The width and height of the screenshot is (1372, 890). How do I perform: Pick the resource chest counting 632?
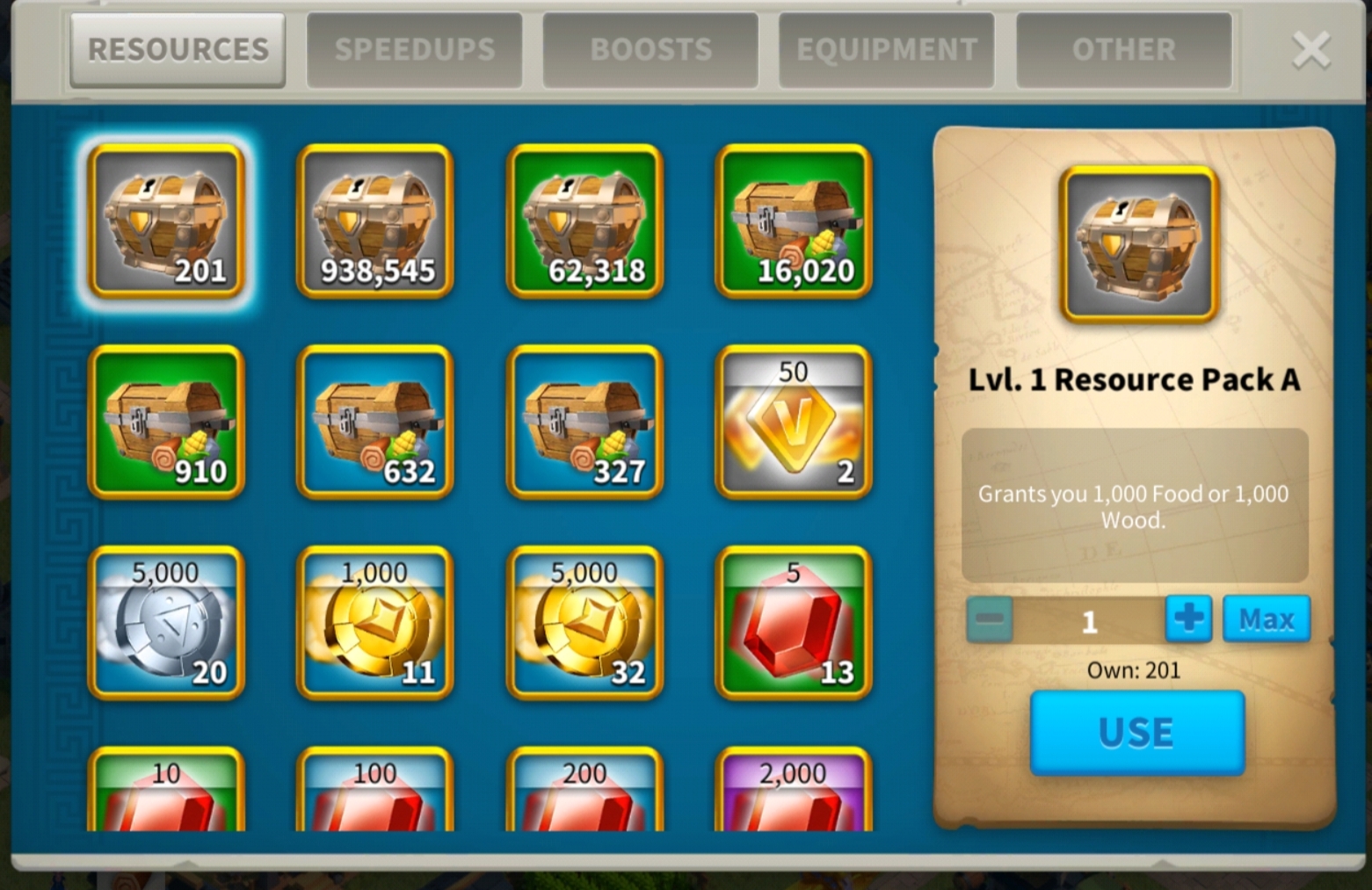coord(375,423)
